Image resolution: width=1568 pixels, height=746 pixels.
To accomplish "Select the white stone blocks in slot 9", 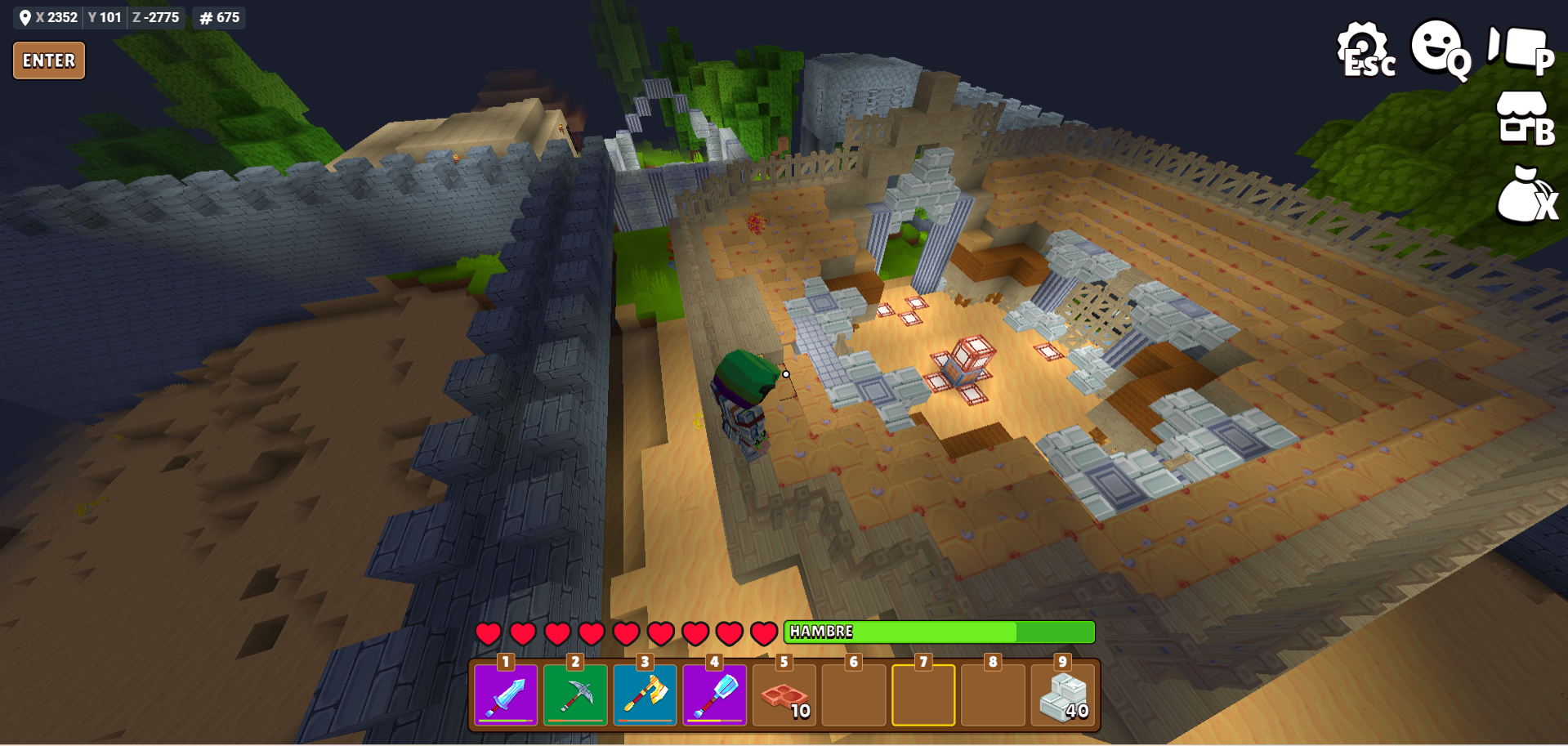I will pos(1062,695).
